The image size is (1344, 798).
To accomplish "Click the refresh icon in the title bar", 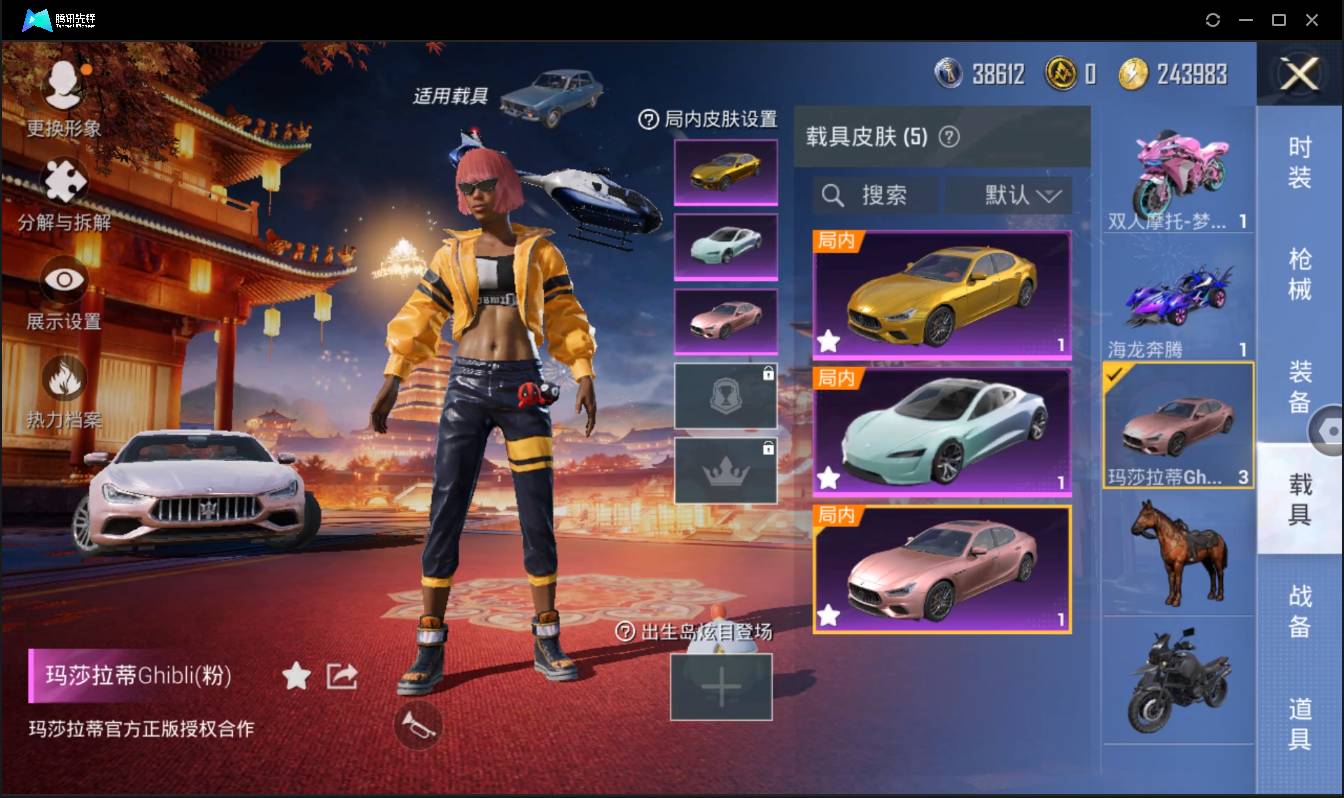I will pyautogui.click(x=1214, y=19).
